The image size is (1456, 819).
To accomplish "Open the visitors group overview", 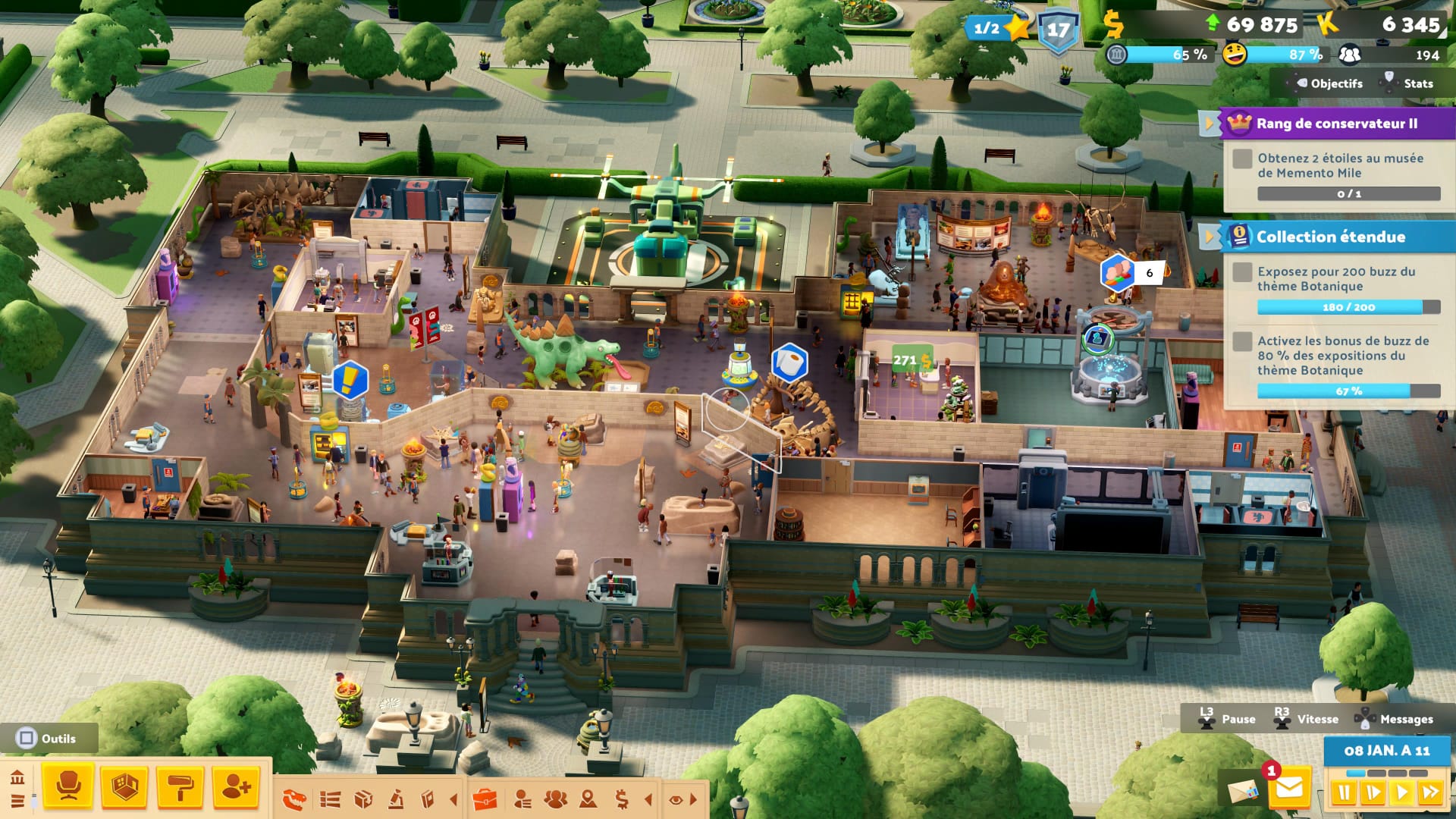I will (556, 799).
